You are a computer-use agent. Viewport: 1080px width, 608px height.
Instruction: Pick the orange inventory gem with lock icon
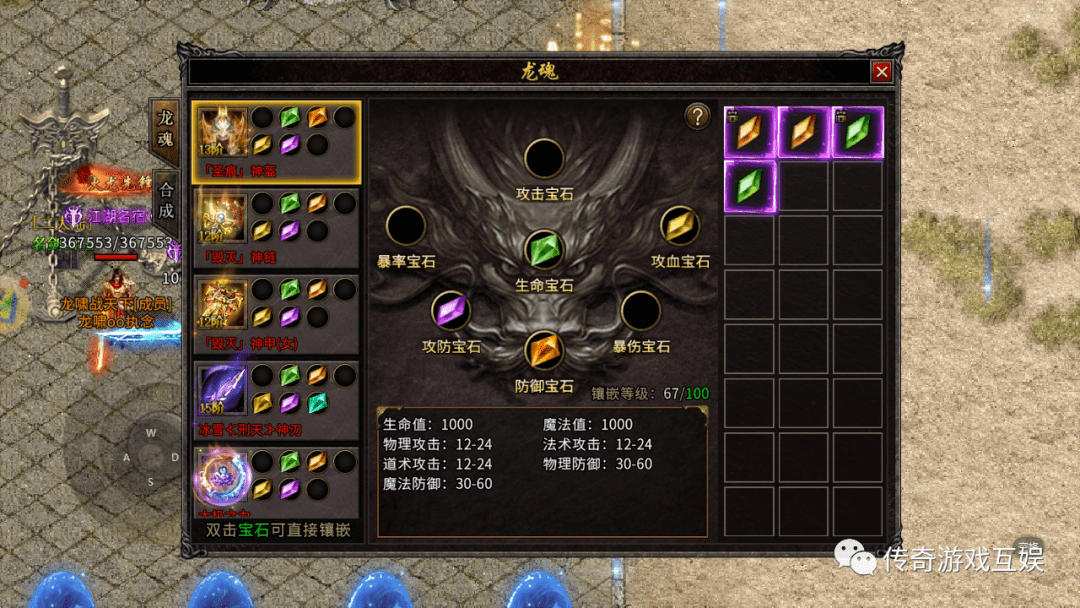coord(750,133)
